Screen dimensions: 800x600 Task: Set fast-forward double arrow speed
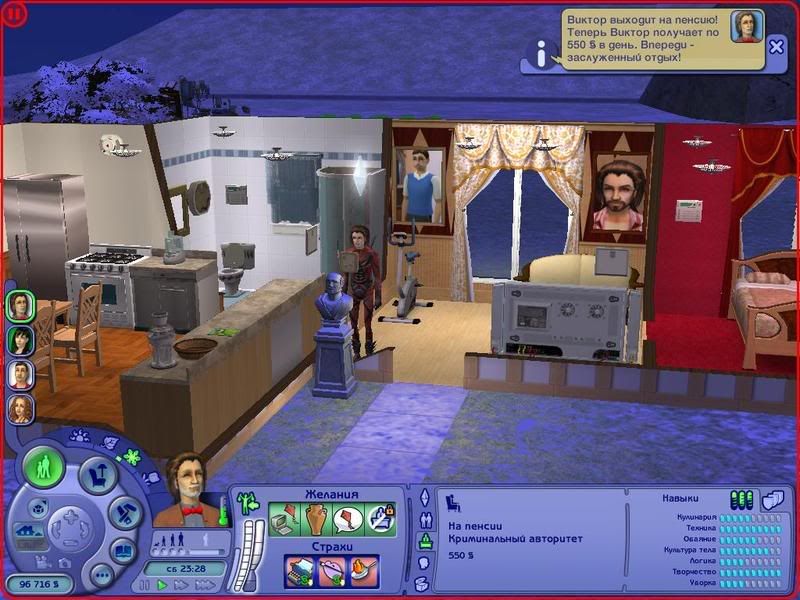tap(181, 585)
